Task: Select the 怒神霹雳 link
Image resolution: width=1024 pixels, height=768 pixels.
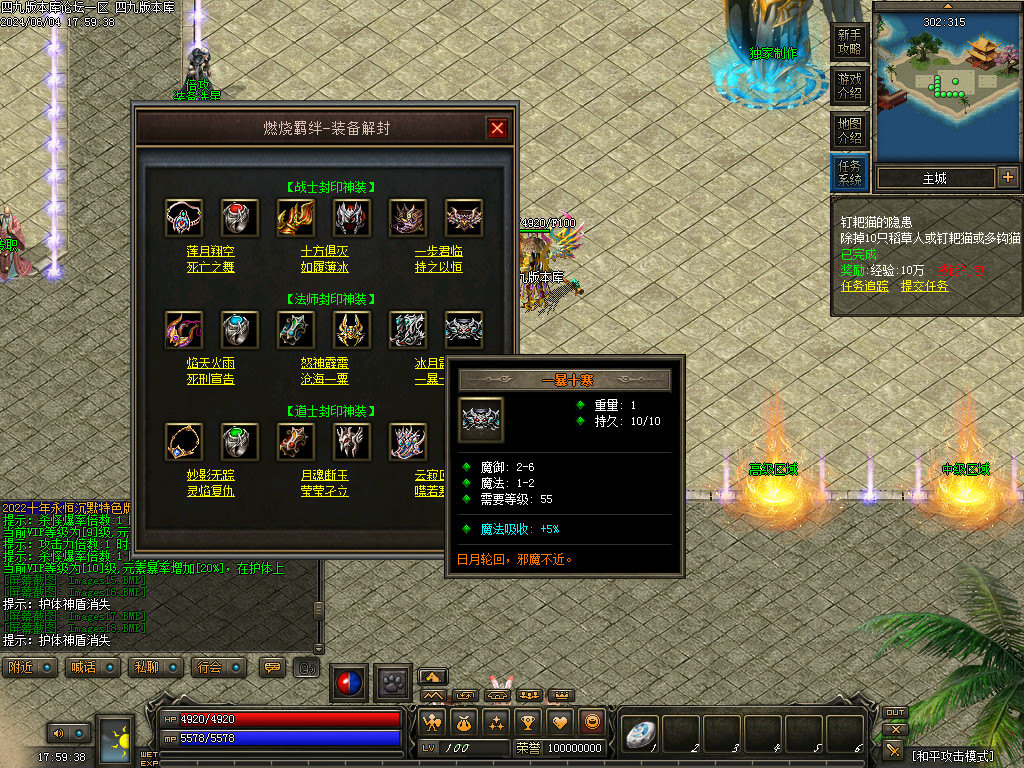Action: point(324,364)
